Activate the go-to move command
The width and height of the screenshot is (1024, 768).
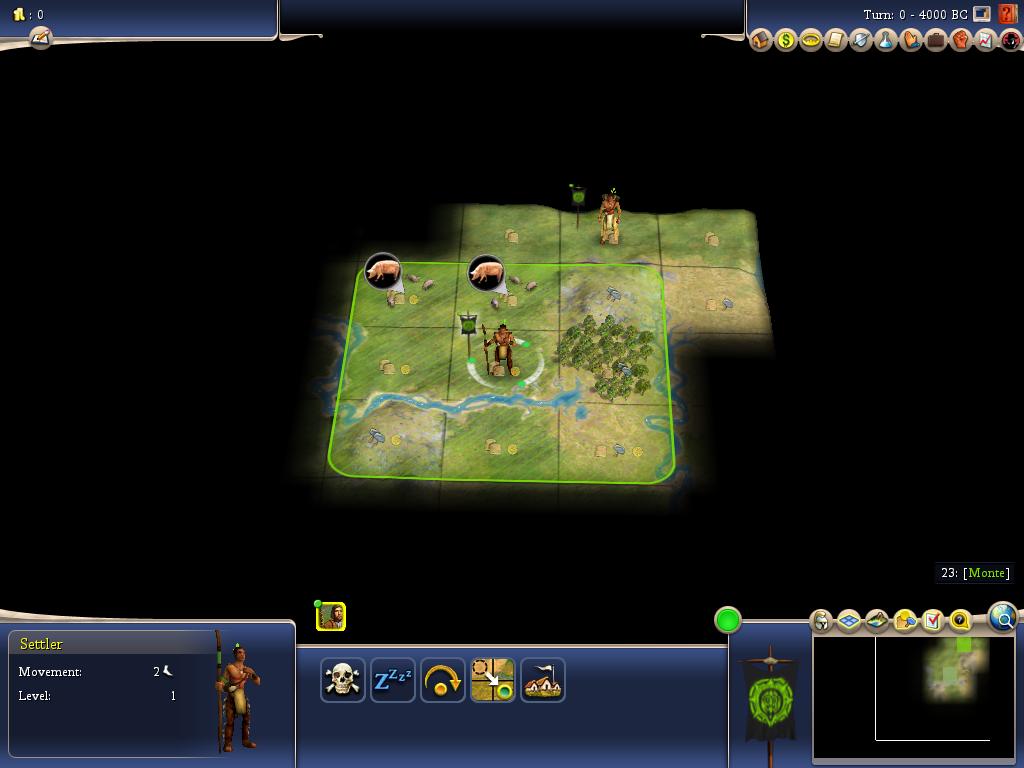click(493, 680)
